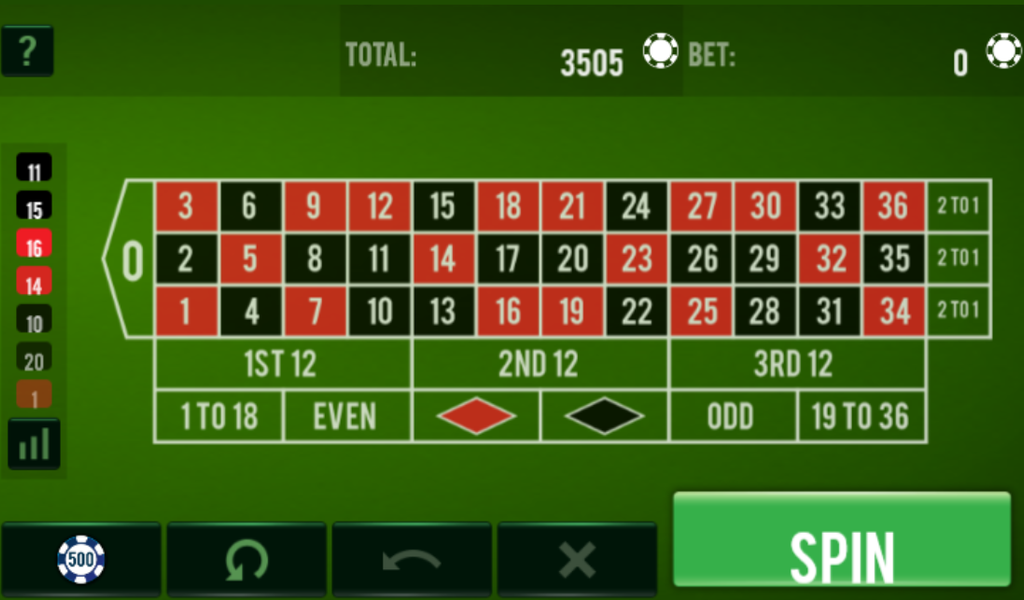Place a bet on green 0
1024x600 pixels.
(x=133, y=260)
